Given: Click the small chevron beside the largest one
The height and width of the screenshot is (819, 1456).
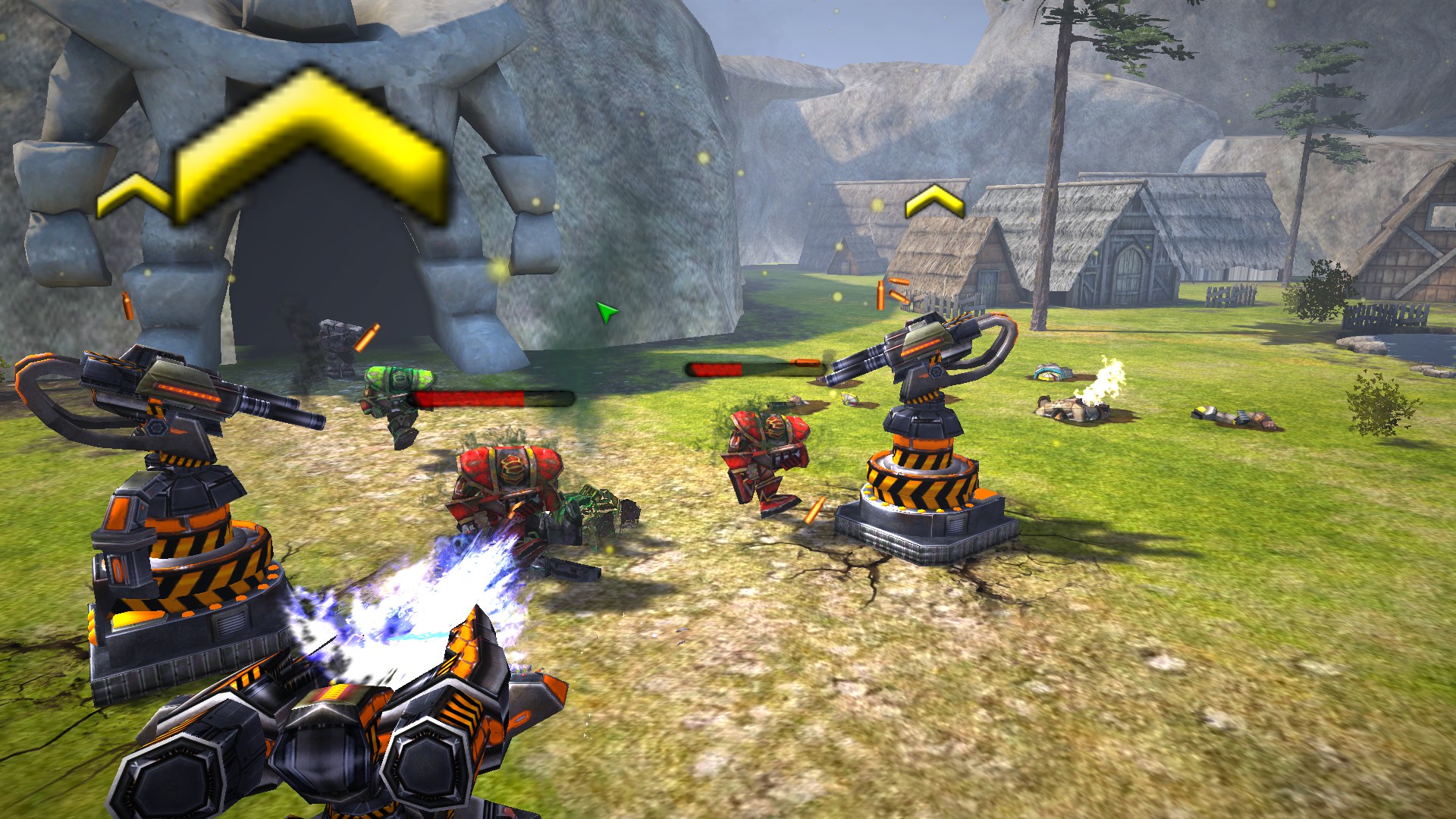Looking at the screenshot, I should [133, 196].
